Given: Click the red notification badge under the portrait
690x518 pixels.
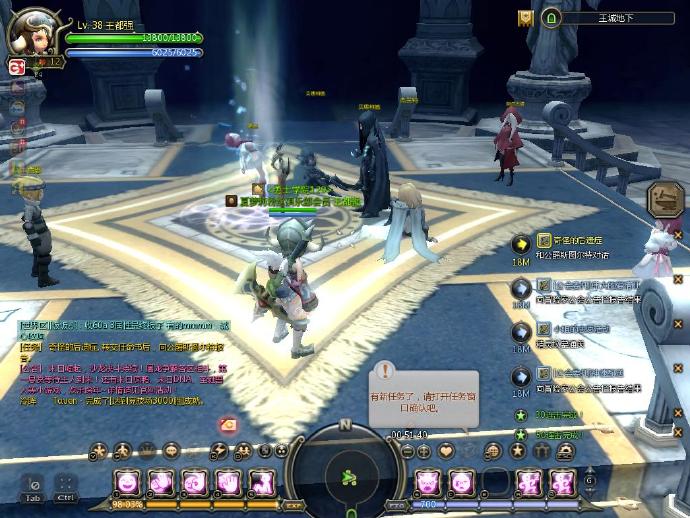Looking at the screenshot, I should (x=16, y=67).
